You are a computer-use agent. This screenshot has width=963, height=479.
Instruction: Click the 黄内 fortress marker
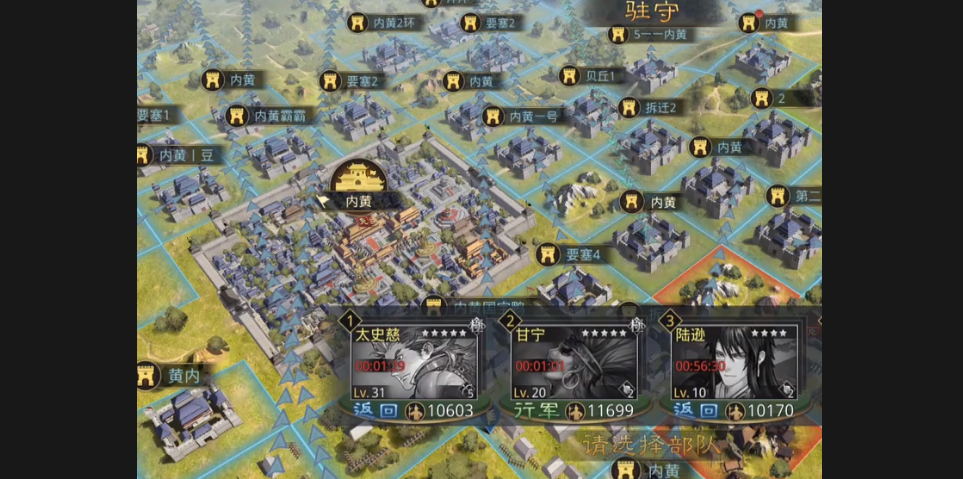click(x=173, y=376)
